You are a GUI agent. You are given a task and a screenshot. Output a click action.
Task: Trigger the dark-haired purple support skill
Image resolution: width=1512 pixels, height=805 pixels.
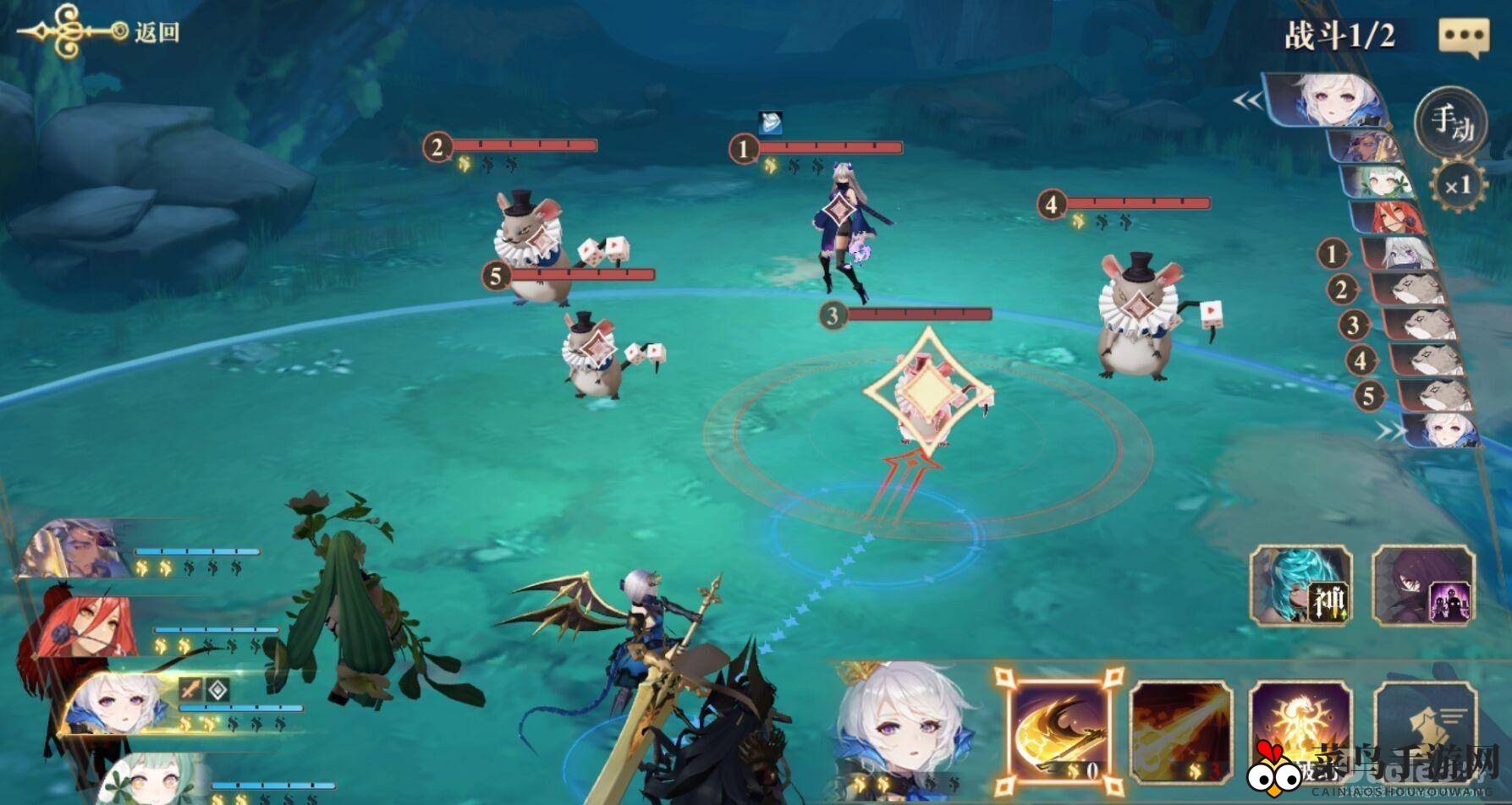tap(1423, 586)
